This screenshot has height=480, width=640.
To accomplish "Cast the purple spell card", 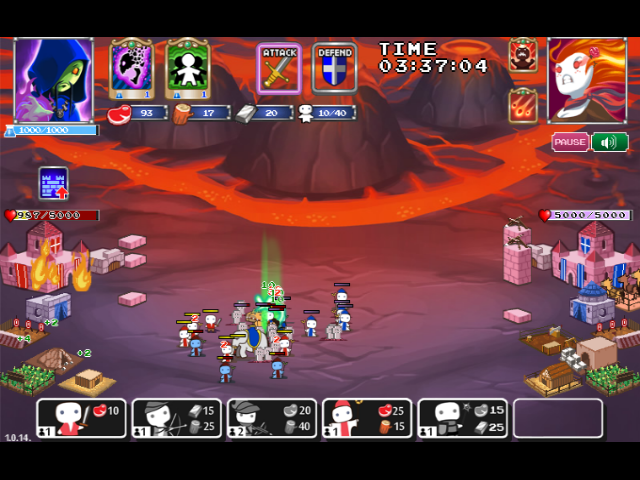I will pyautogui.click(x=131, y=68).
